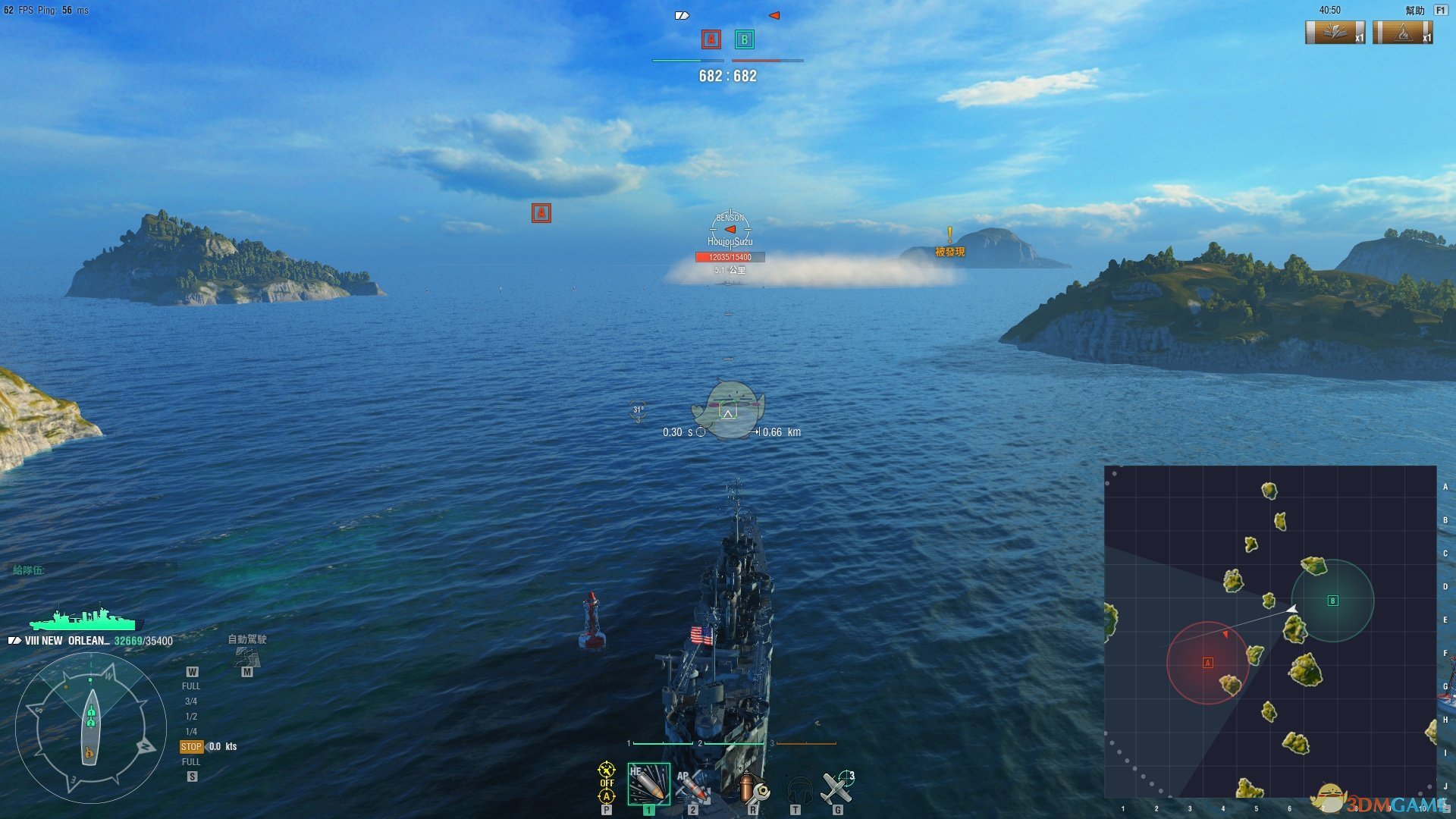Select base A indicator at top

pyautogui.click(x=711, y=39)
